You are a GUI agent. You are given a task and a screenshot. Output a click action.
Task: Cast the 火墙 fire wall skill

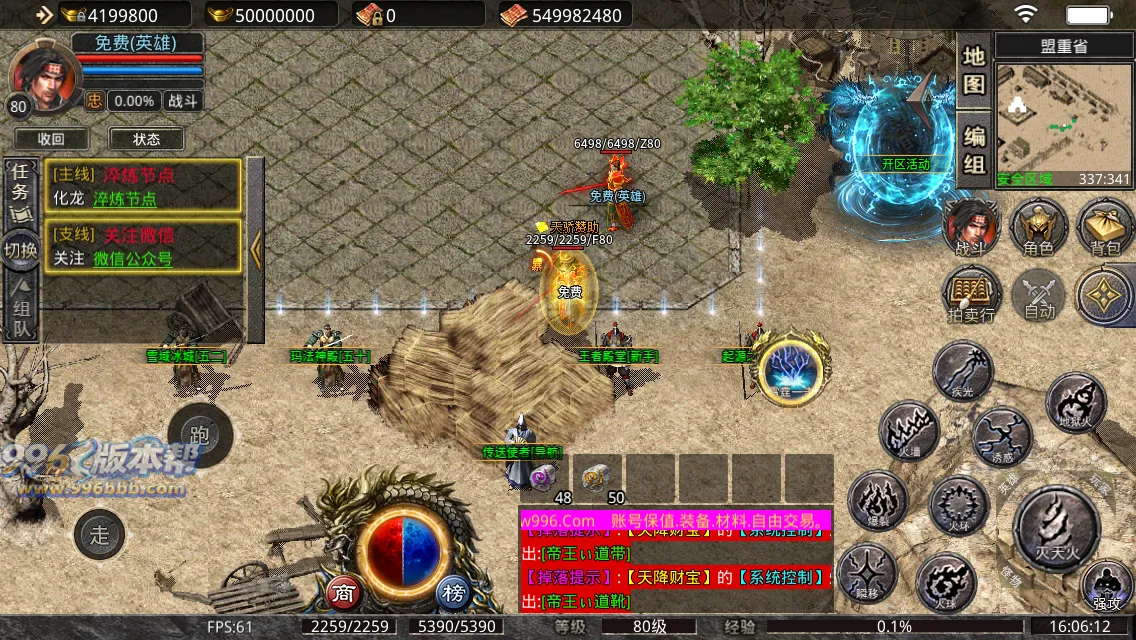pos(909,432)
